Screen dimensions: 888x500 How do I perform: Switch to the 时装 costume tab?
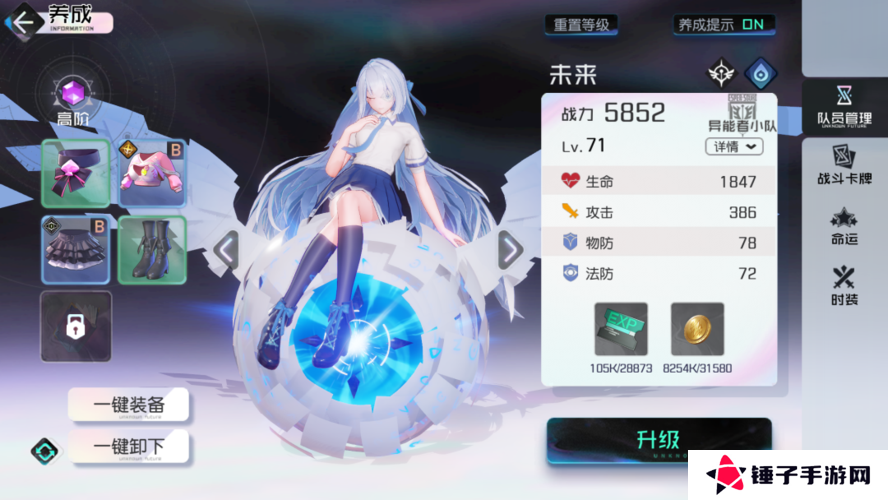point(844,286)
